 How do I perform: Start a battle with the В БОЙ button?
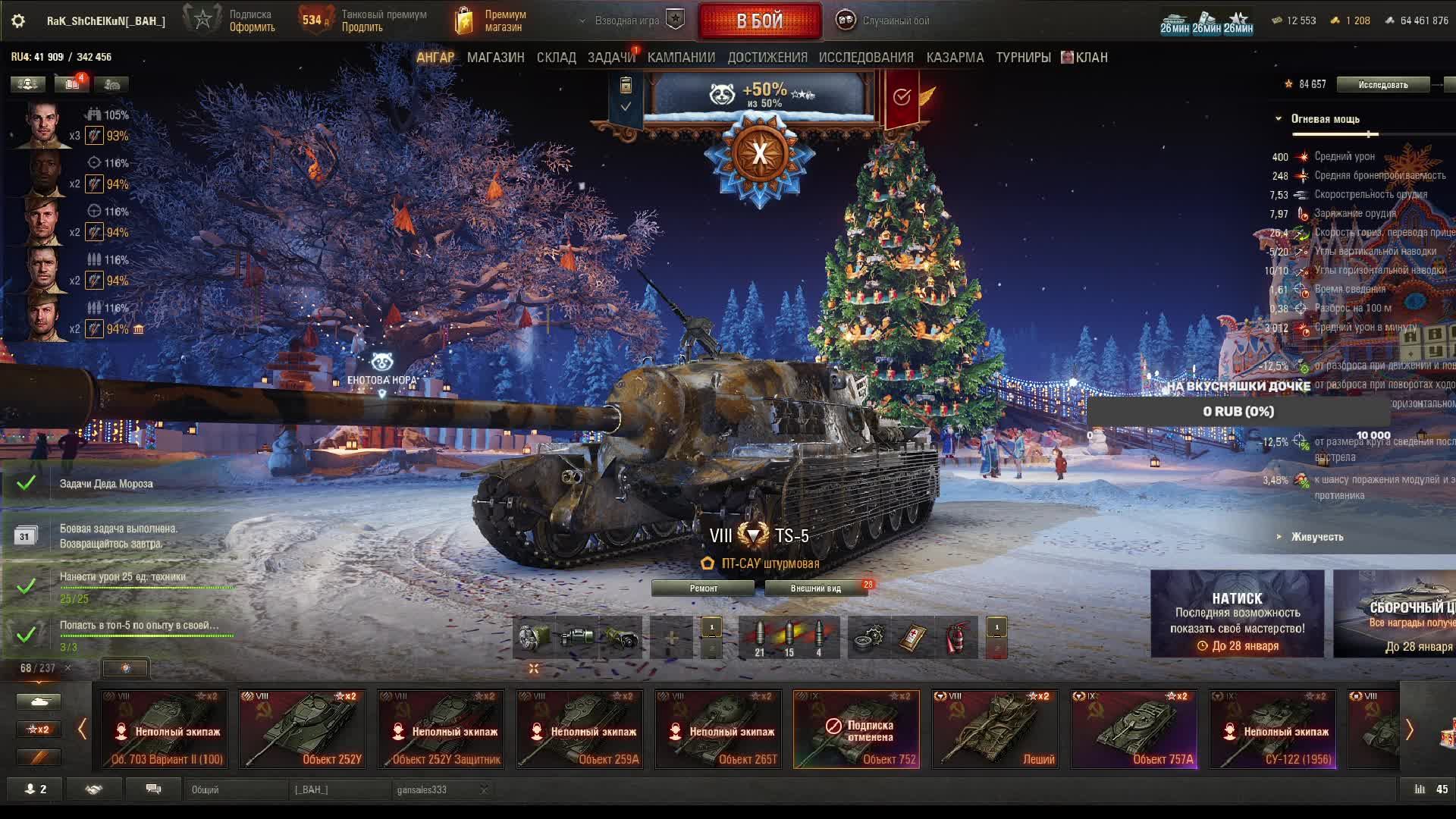pos(759,20)
